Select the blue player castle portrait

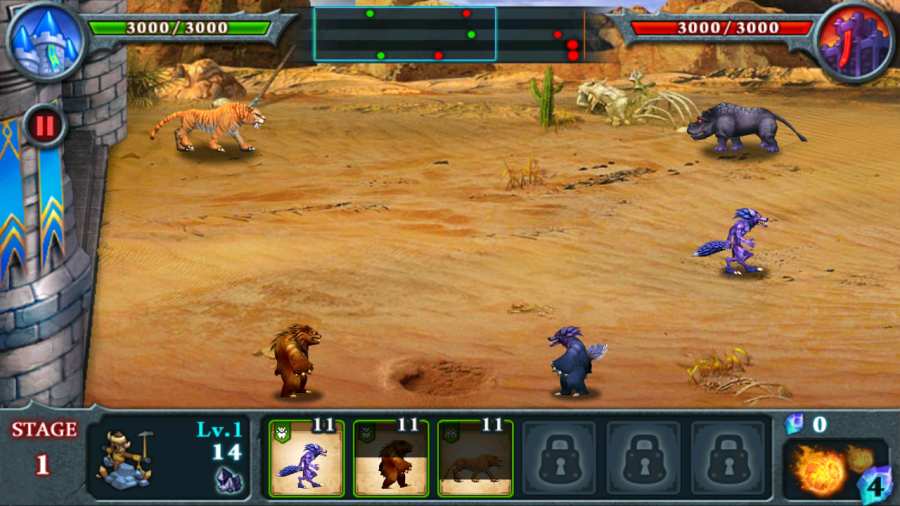[45, 40]
